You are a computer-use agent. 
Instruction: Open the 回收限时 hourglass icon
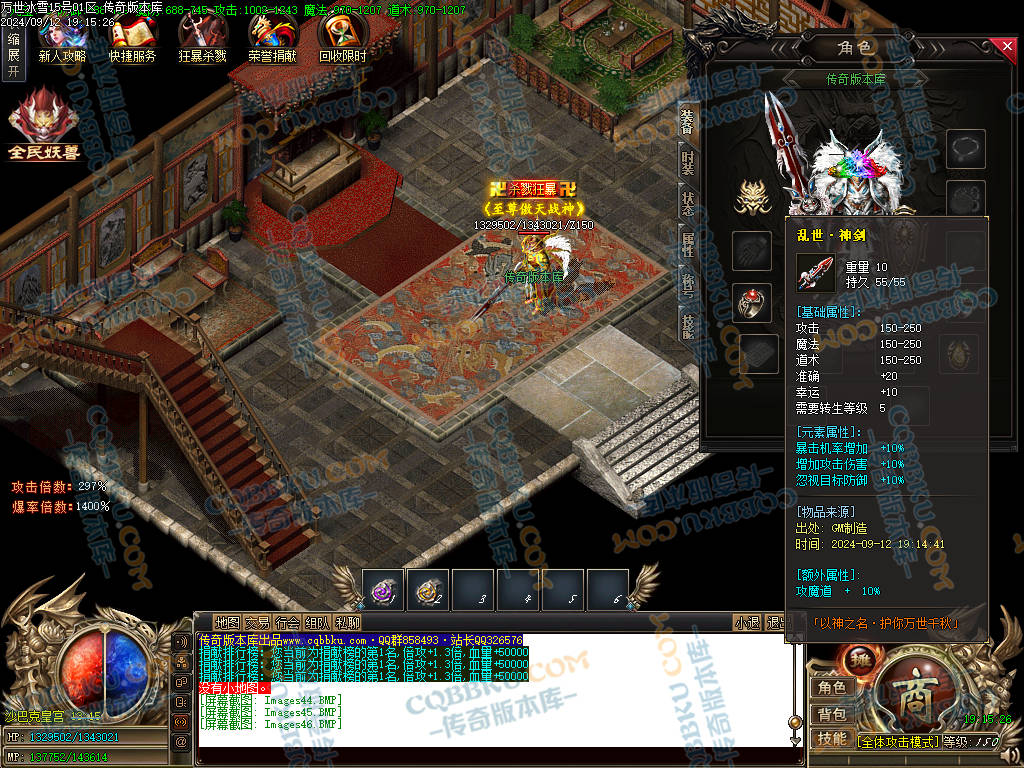click(342, 38)
